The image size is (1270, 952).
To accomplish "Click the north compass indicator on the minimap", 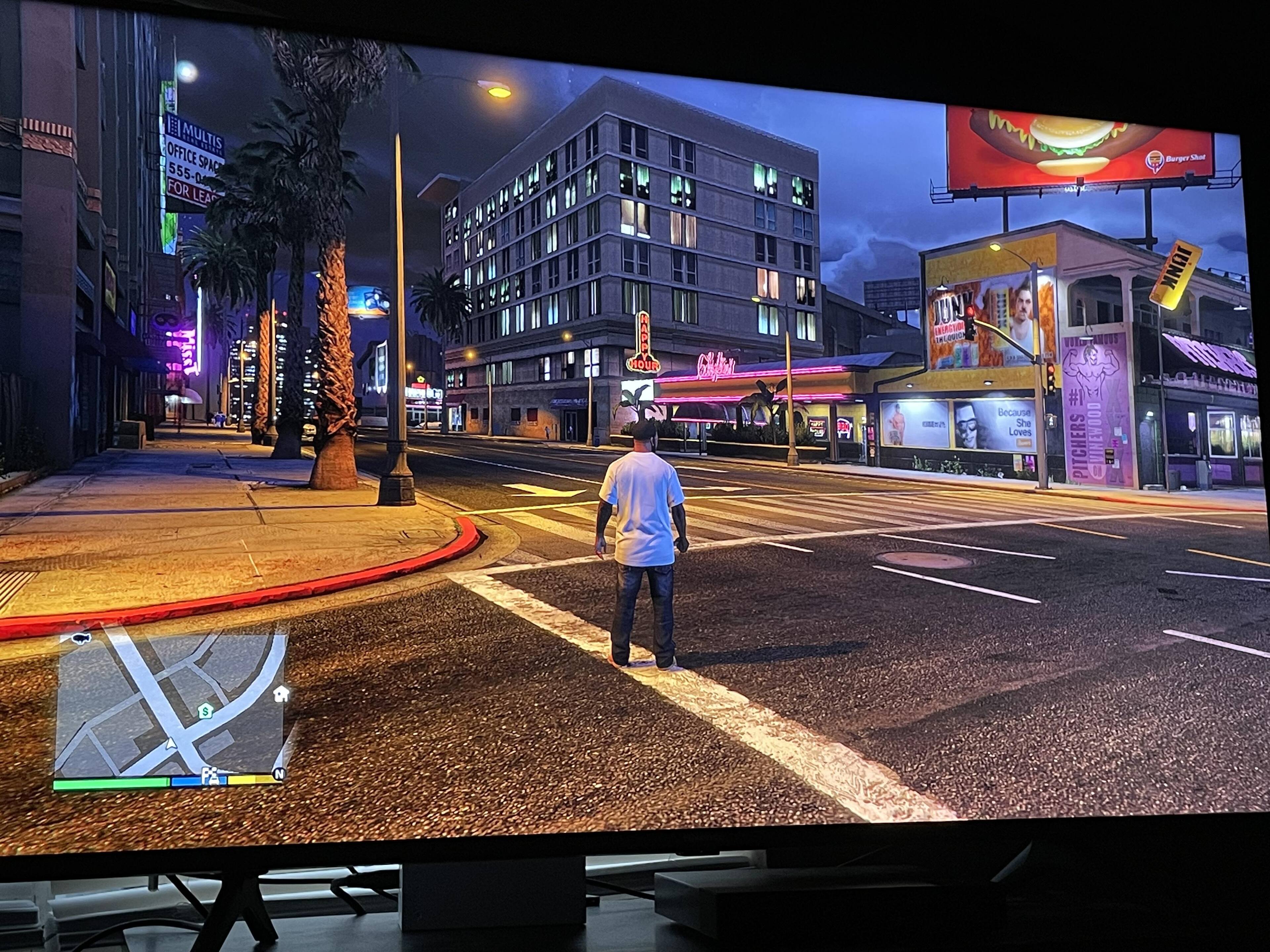I will (279, 774).
